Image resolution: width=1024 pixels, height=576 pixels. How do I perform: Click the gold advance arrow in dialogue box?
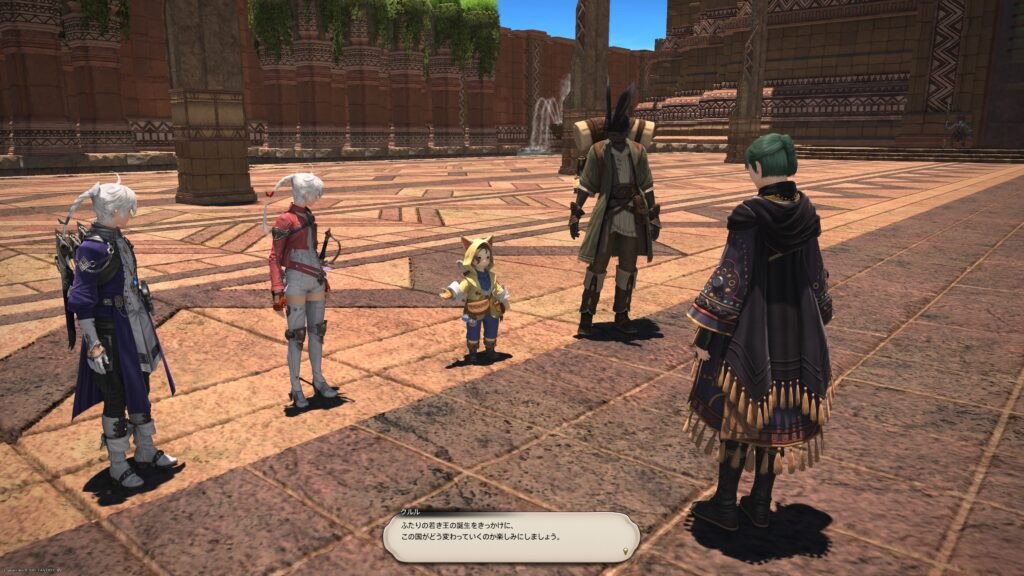pos(626,551)
